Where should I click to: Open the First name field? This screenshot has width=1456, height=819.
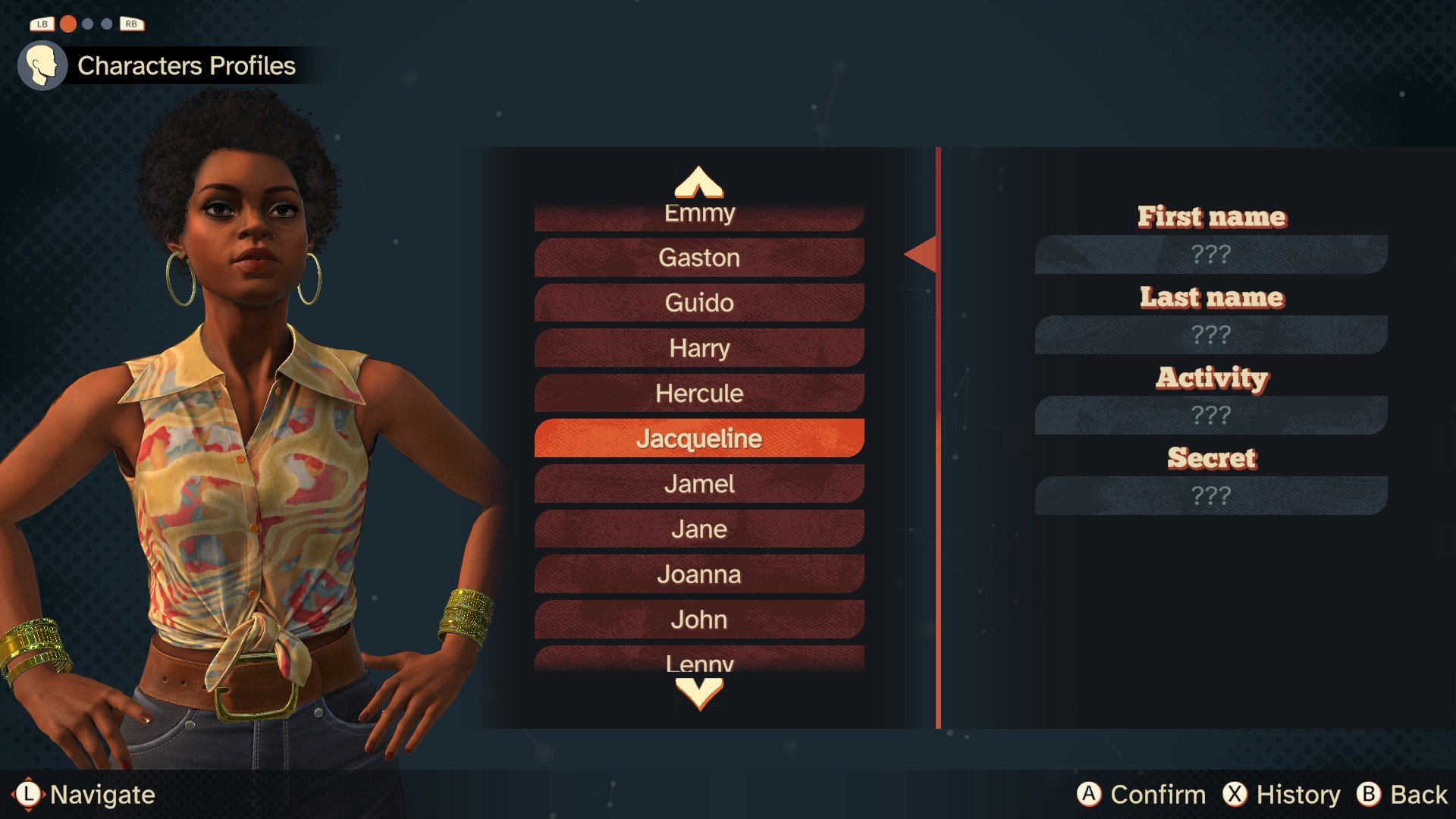1210,254
